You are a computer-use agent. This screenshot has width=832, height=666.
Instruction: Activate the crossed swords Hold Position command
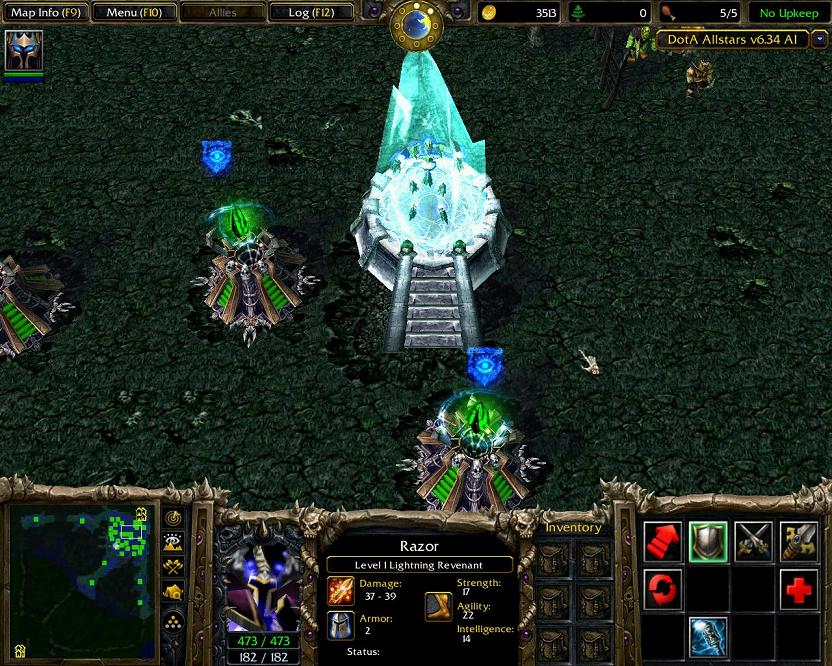753,541
